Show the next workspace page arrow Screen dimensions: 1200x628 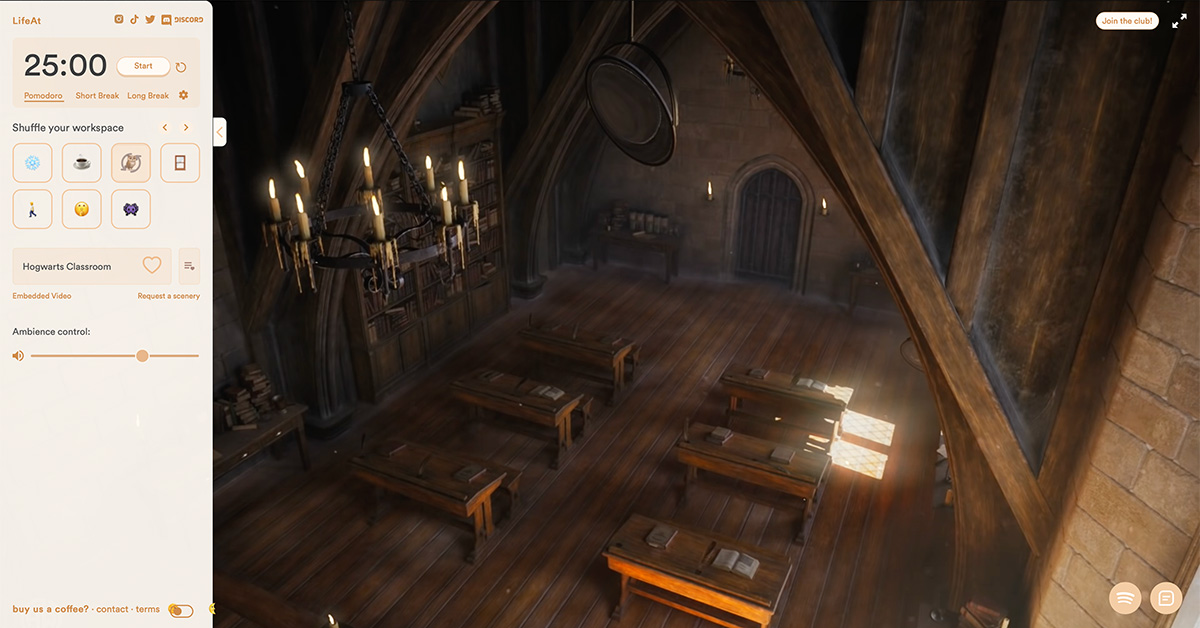coord(186,128)
